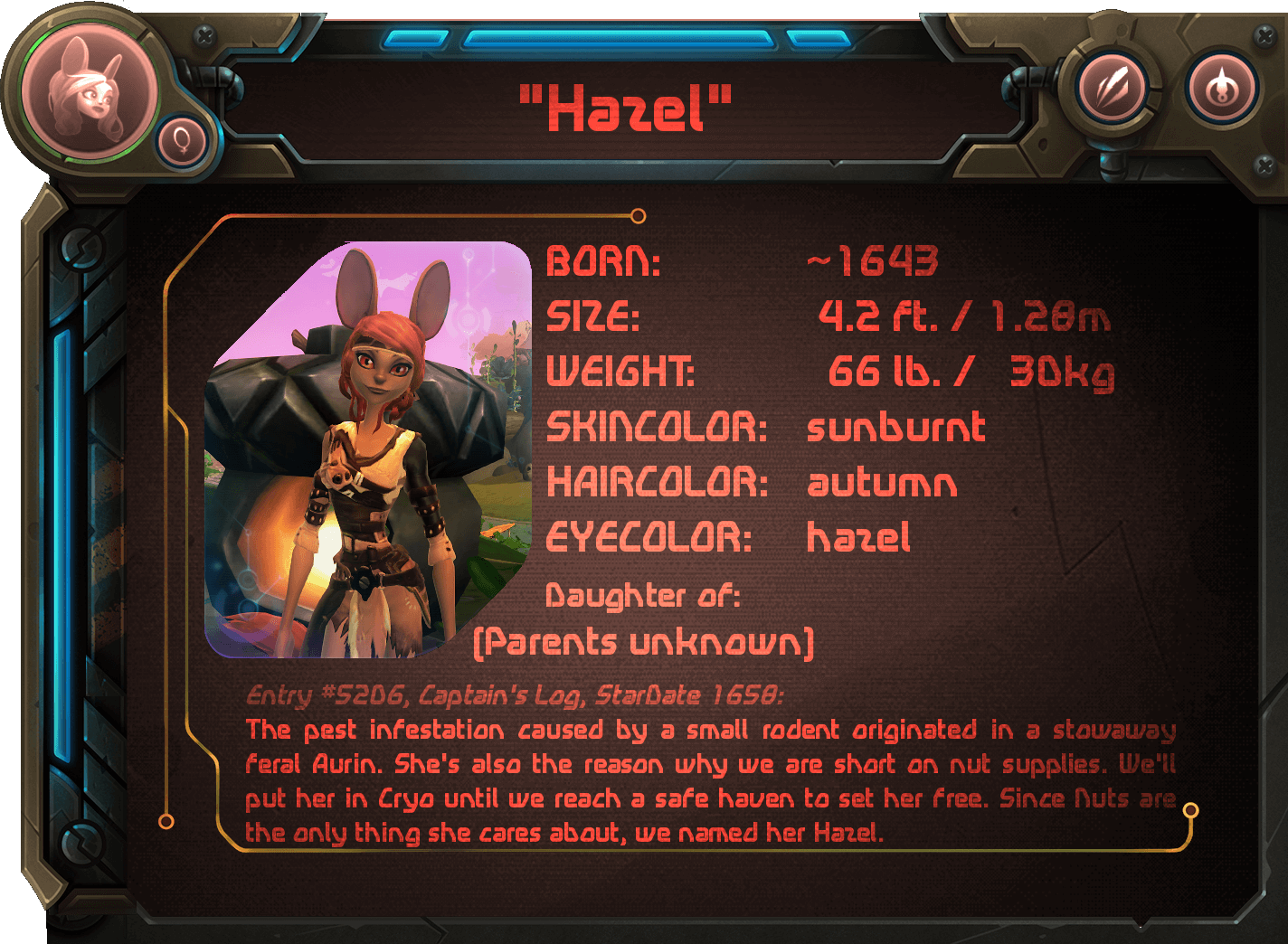1288x944 pixels.
Task: Click the claw slash class icon
Action: 1112,90
